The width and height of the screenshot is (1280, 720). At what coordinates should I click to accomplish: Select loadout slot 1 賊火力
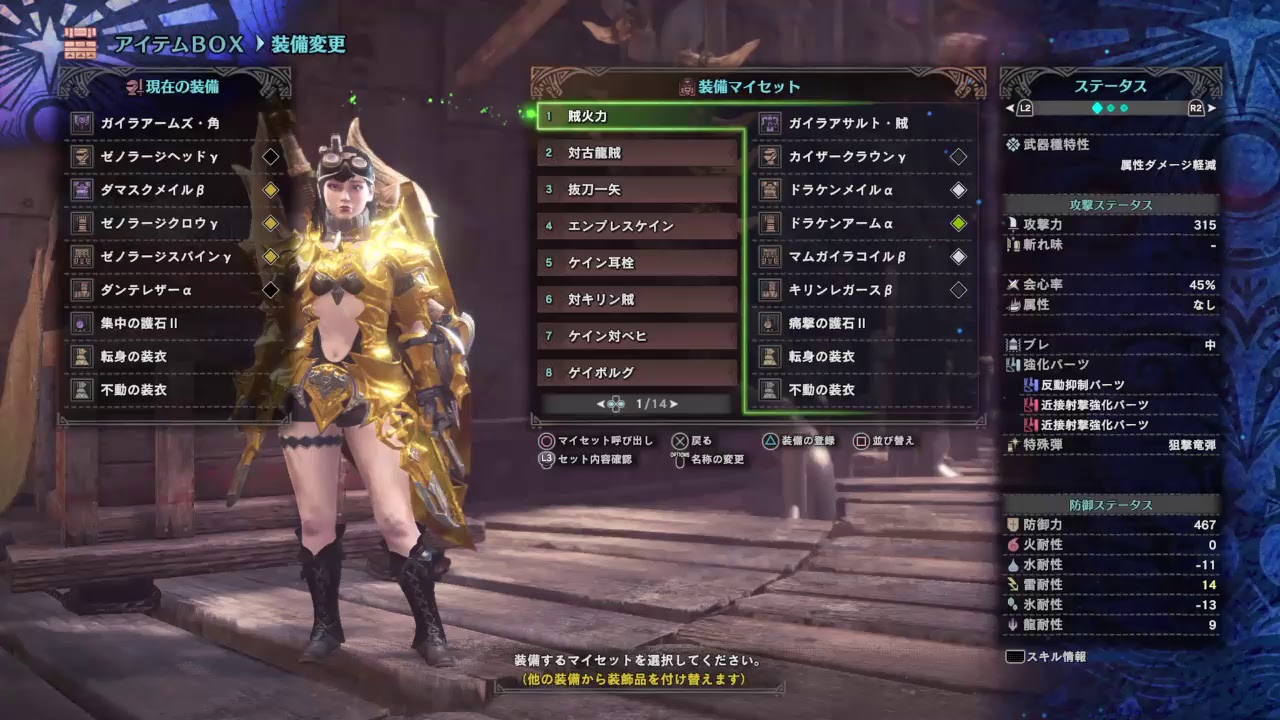pyautogui.click(x=637, y=116)
